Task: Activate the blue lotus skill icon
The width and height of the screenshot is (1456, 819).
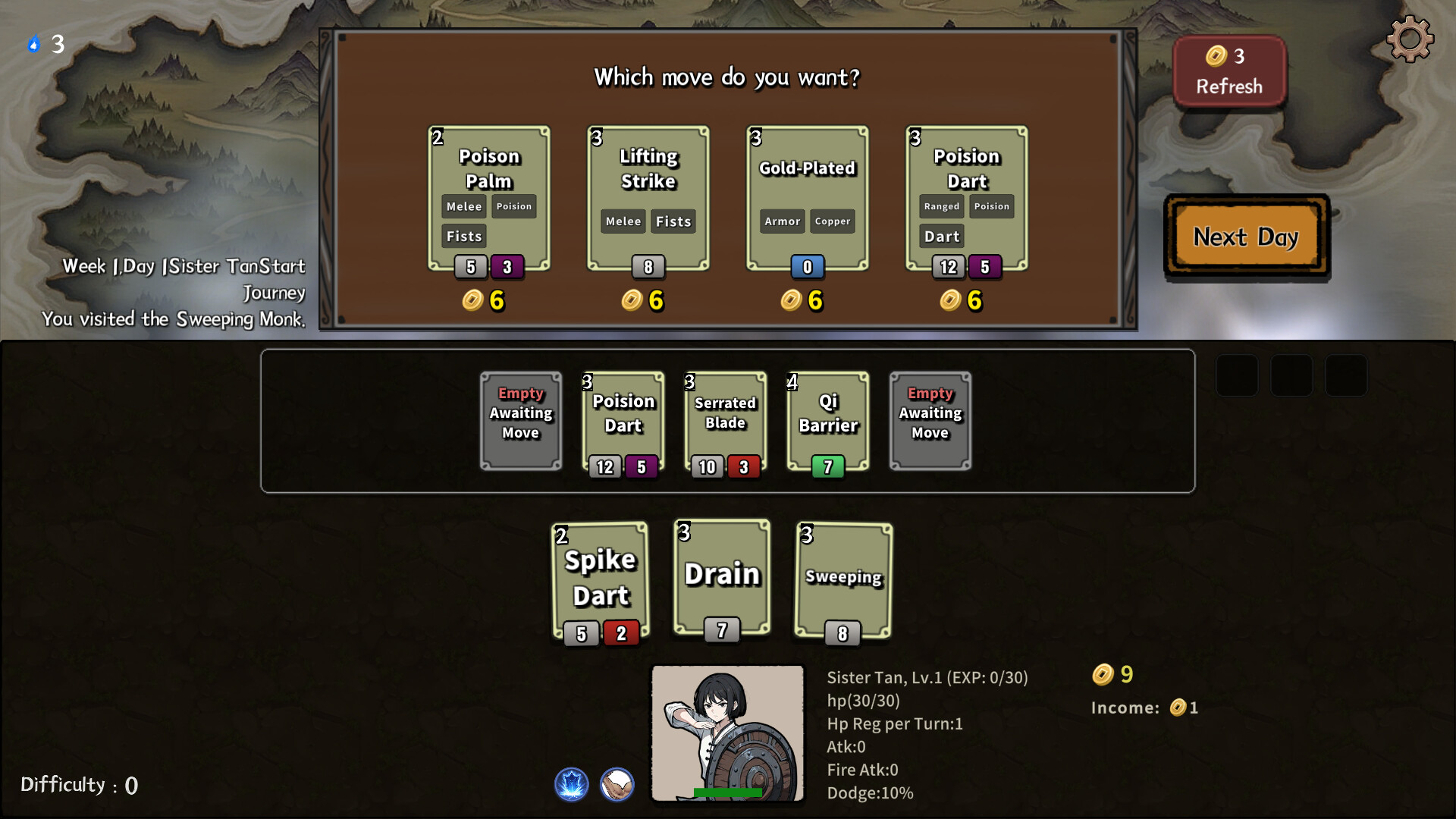Action: coord(572,784)
